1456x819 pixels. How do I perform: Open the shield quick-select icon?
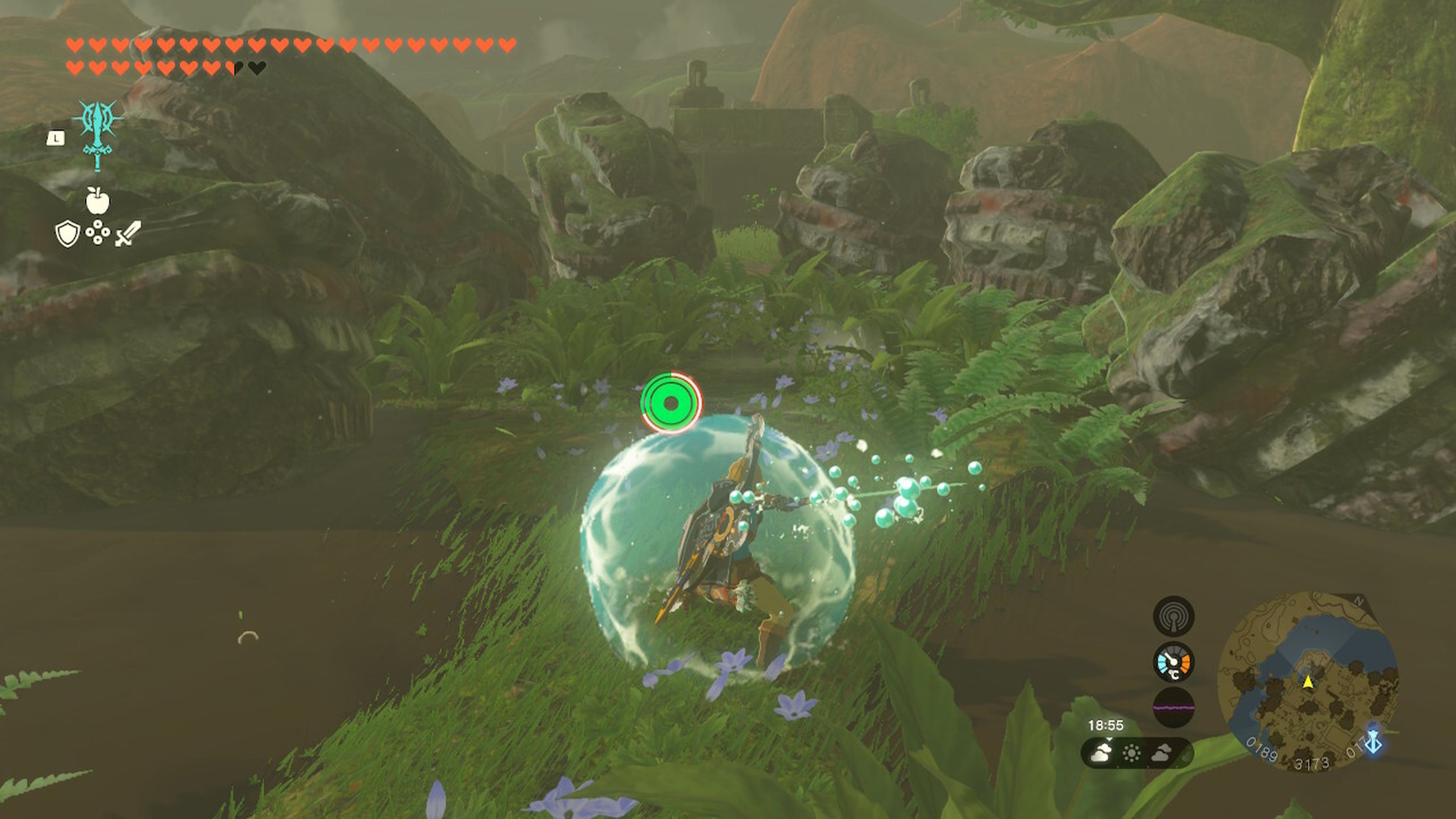tap(67, 234)
